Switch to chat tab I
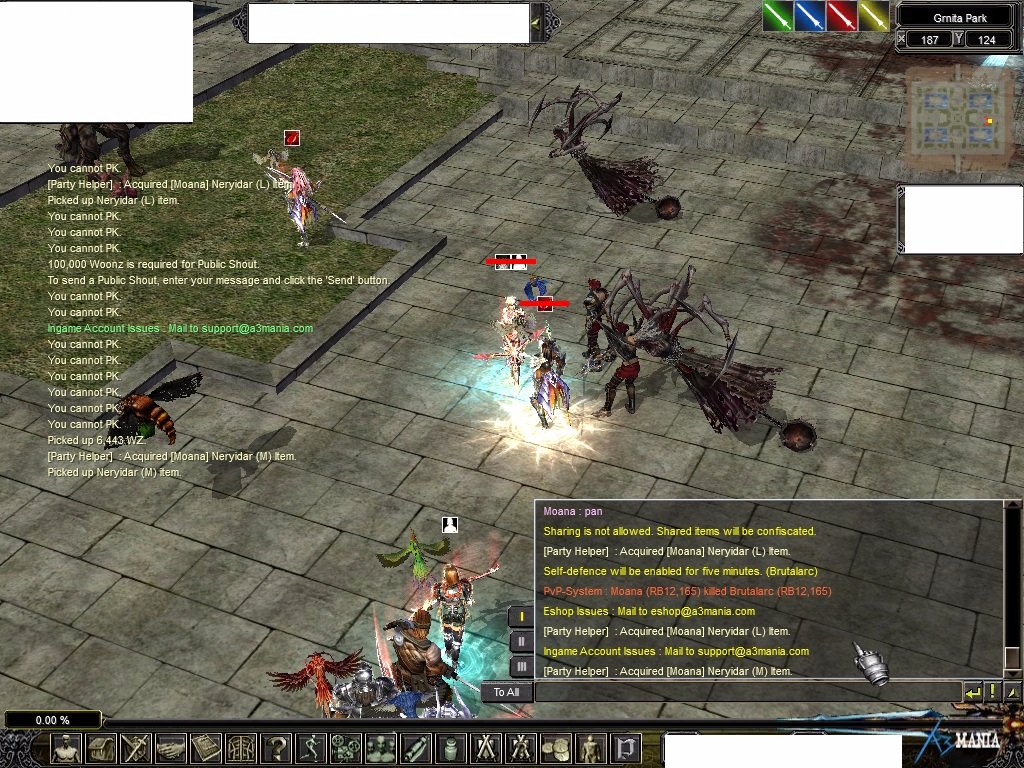 (x=521, y=617)
